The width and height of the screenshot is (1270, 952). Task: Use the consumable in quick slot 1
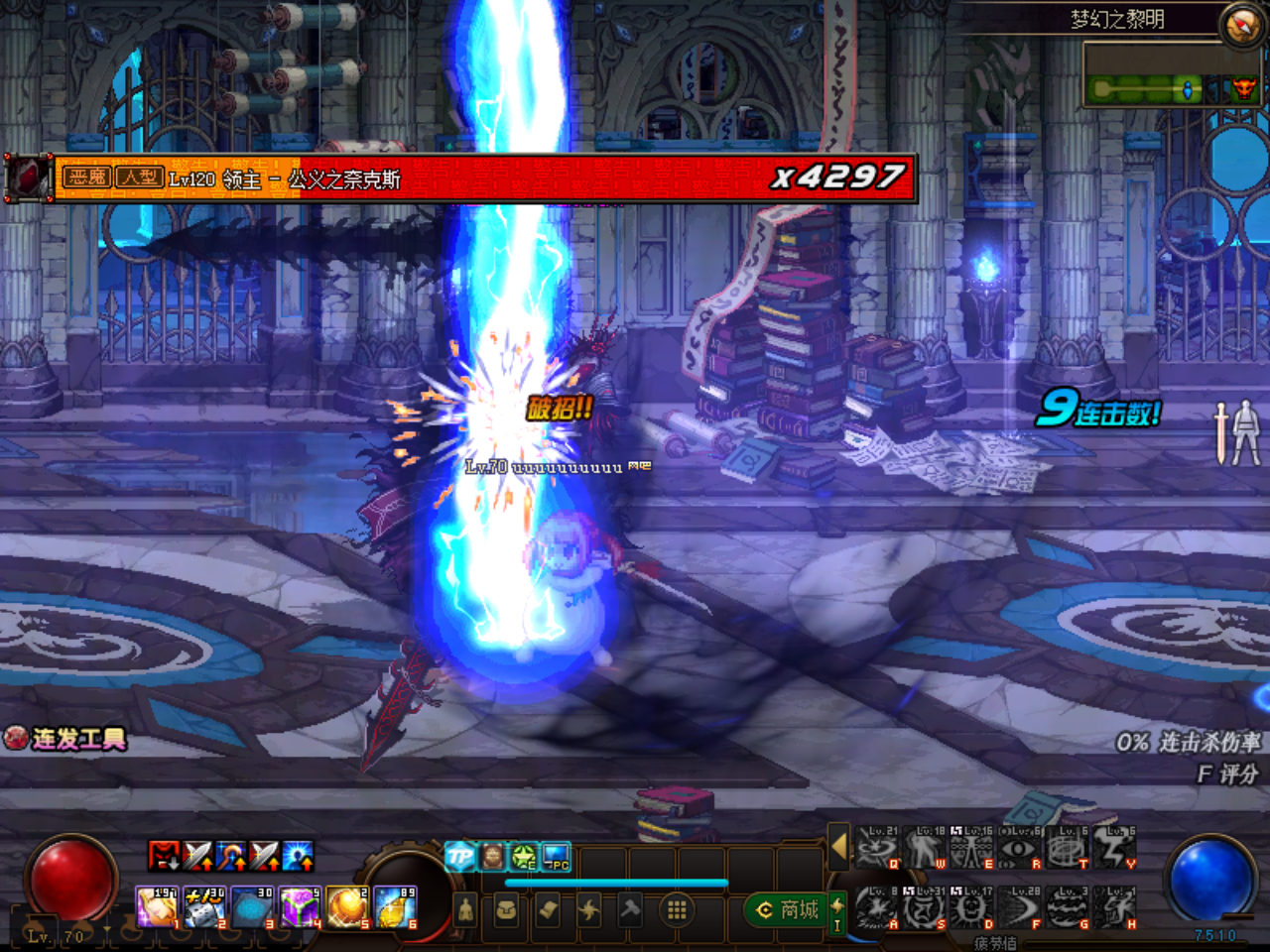point(157,907)
